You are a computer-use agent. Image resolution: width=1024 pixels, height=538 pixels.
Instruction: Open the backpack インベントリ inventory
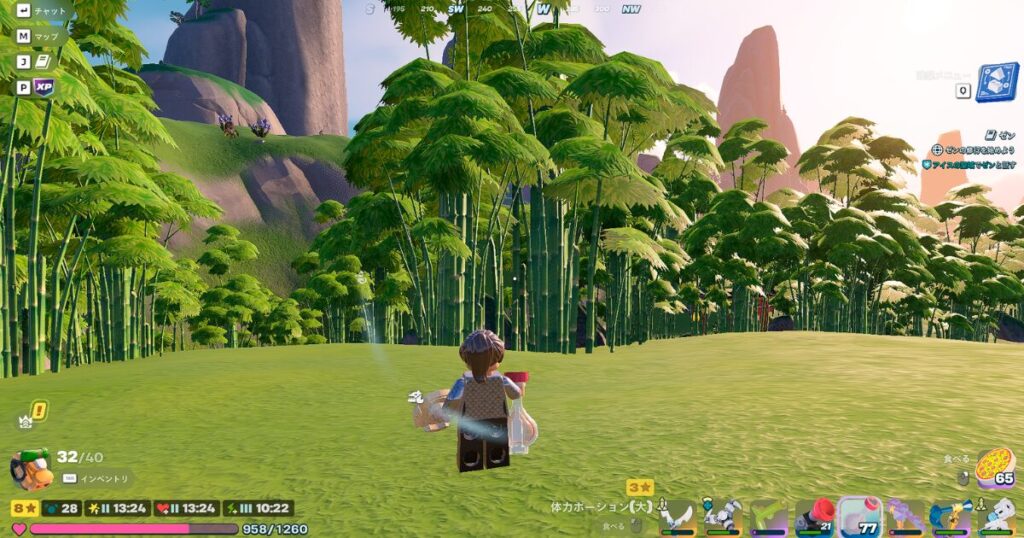[32, 469]
